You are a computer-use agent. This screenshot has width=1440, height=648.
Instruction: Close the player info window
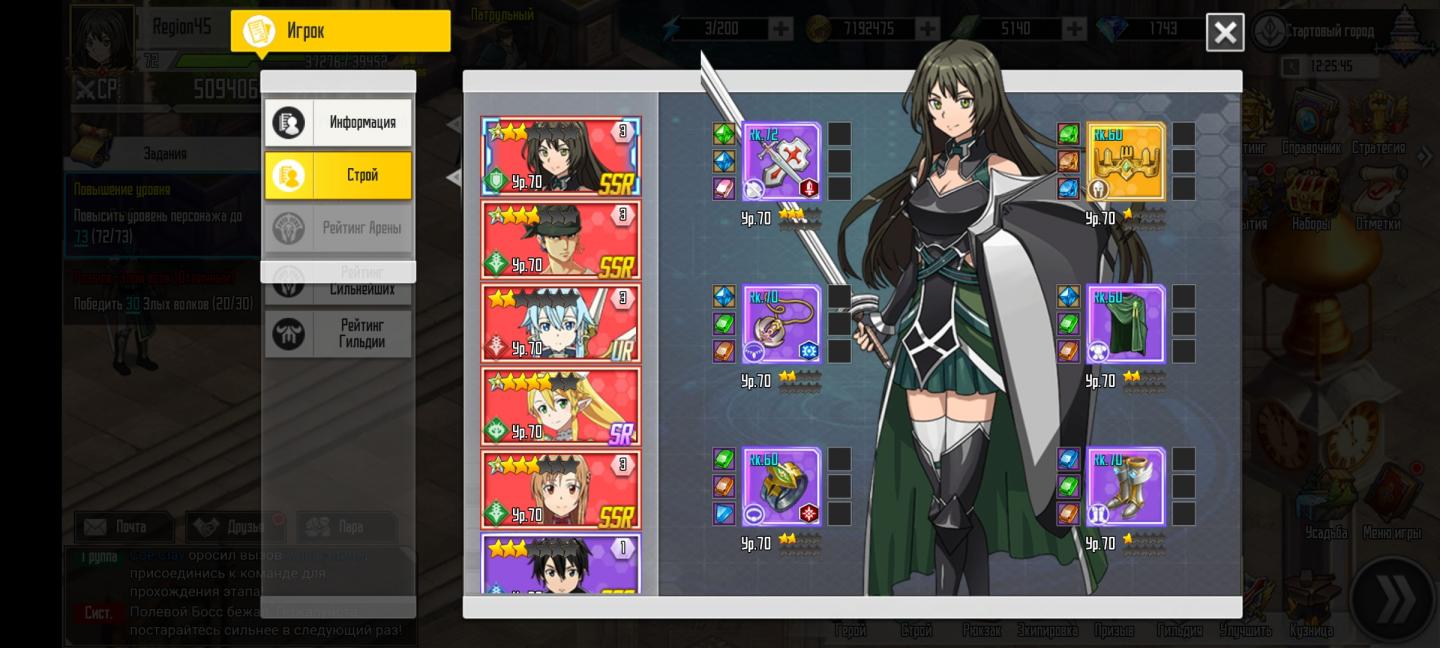coord(1224,33)
